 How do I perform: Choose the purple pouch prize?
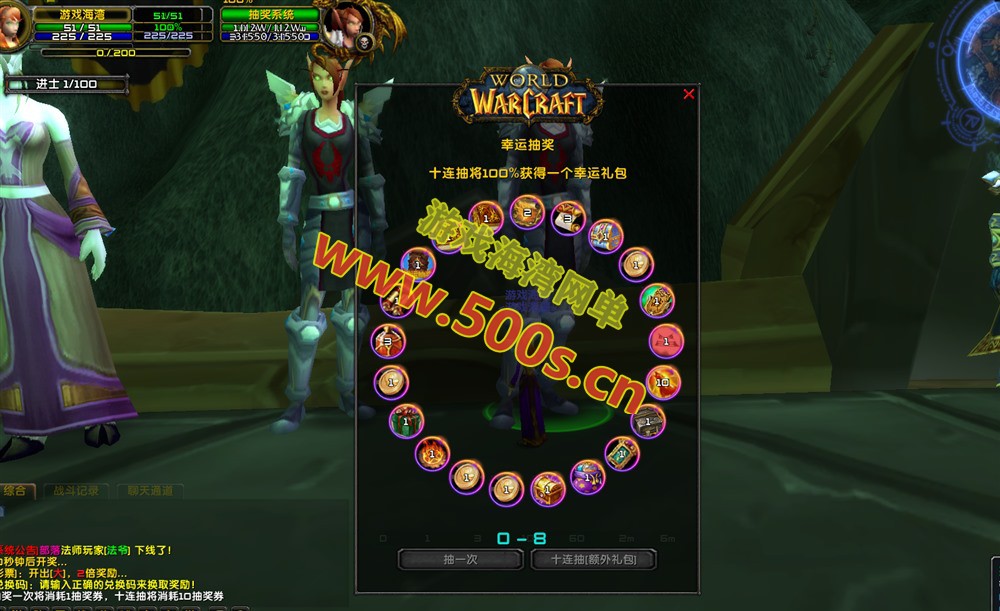587,475
